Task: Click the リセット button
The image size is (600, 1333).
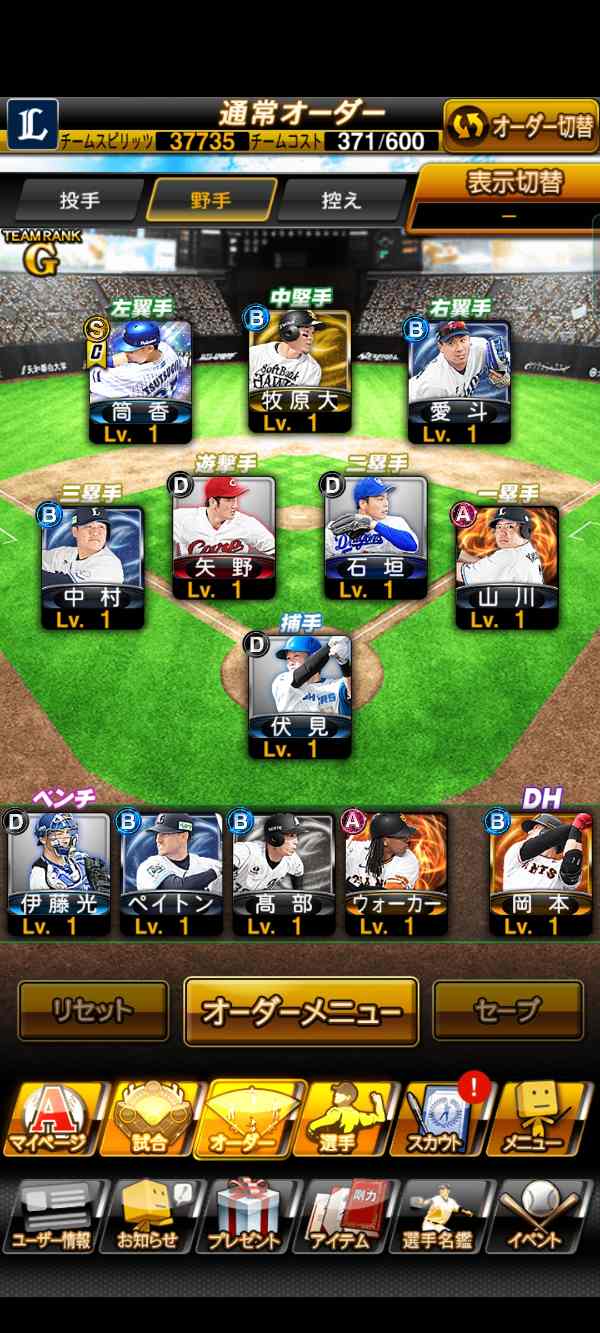Action: pyautogui.click(x=93, y=1011)
